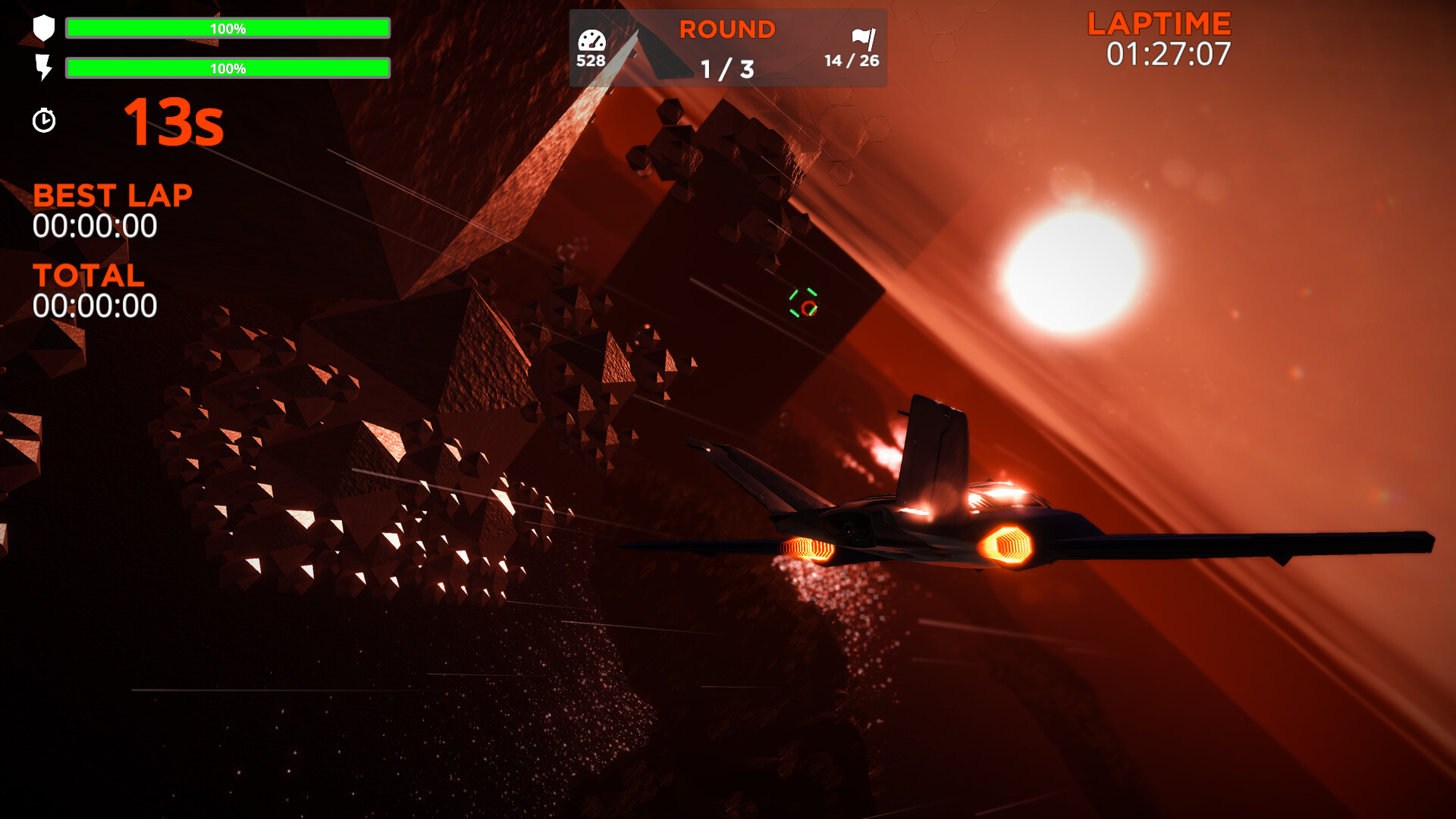Expand the ROUND info panel

(726, 49)
